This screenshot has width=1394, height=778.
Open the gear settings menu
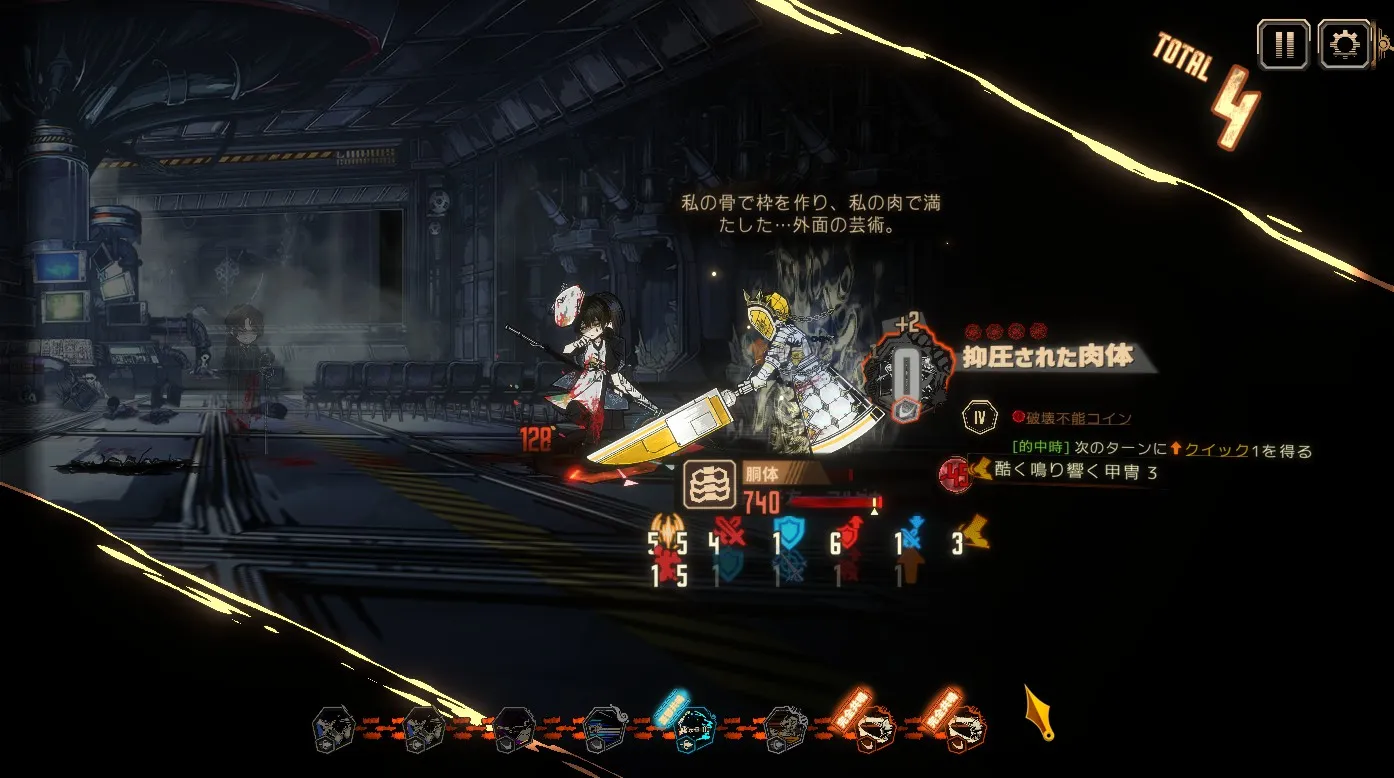pyautogui.click(x=1344, y=44)
